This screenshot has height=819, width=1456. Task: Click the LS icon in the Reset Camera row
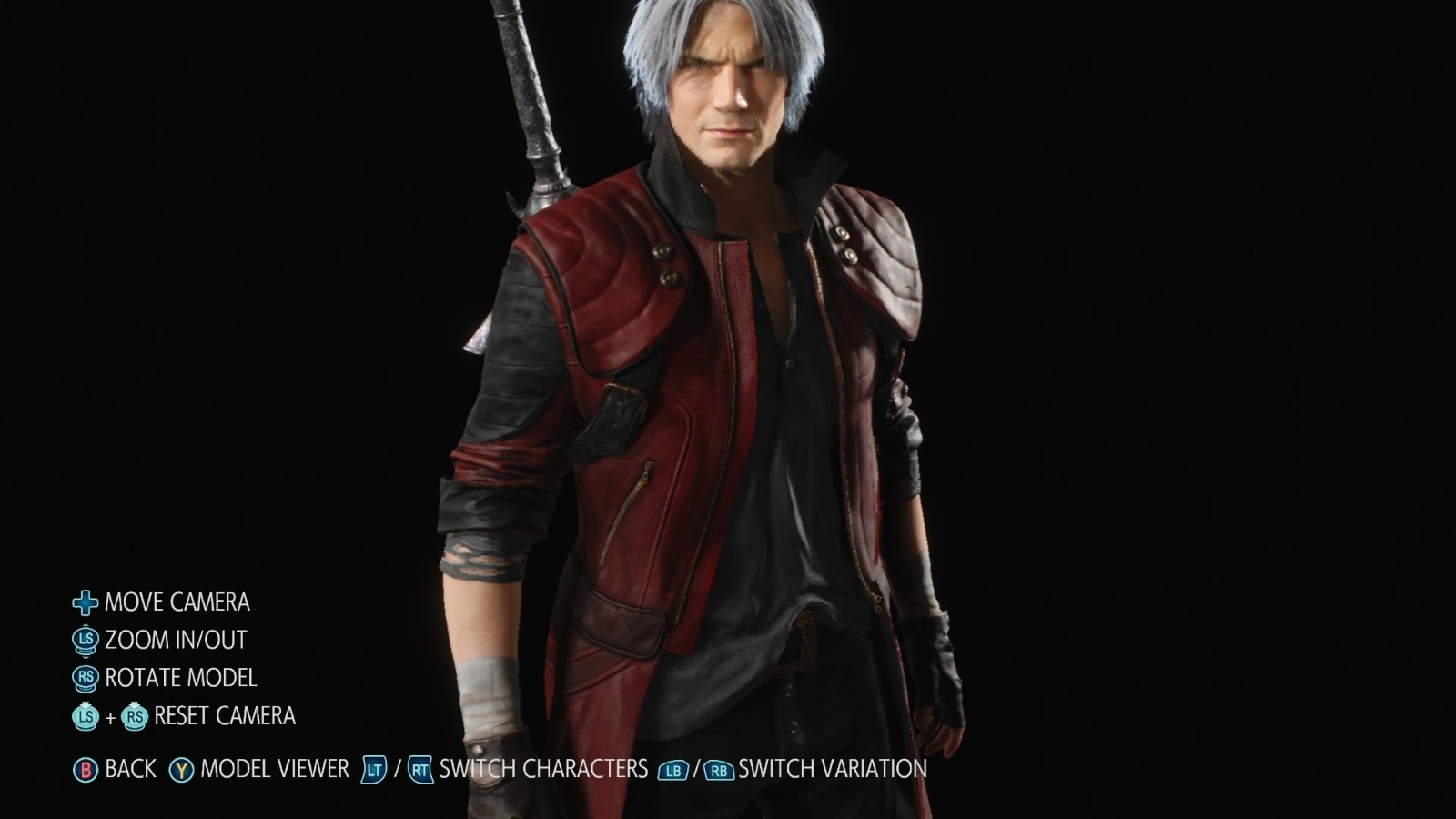(85, 717)
